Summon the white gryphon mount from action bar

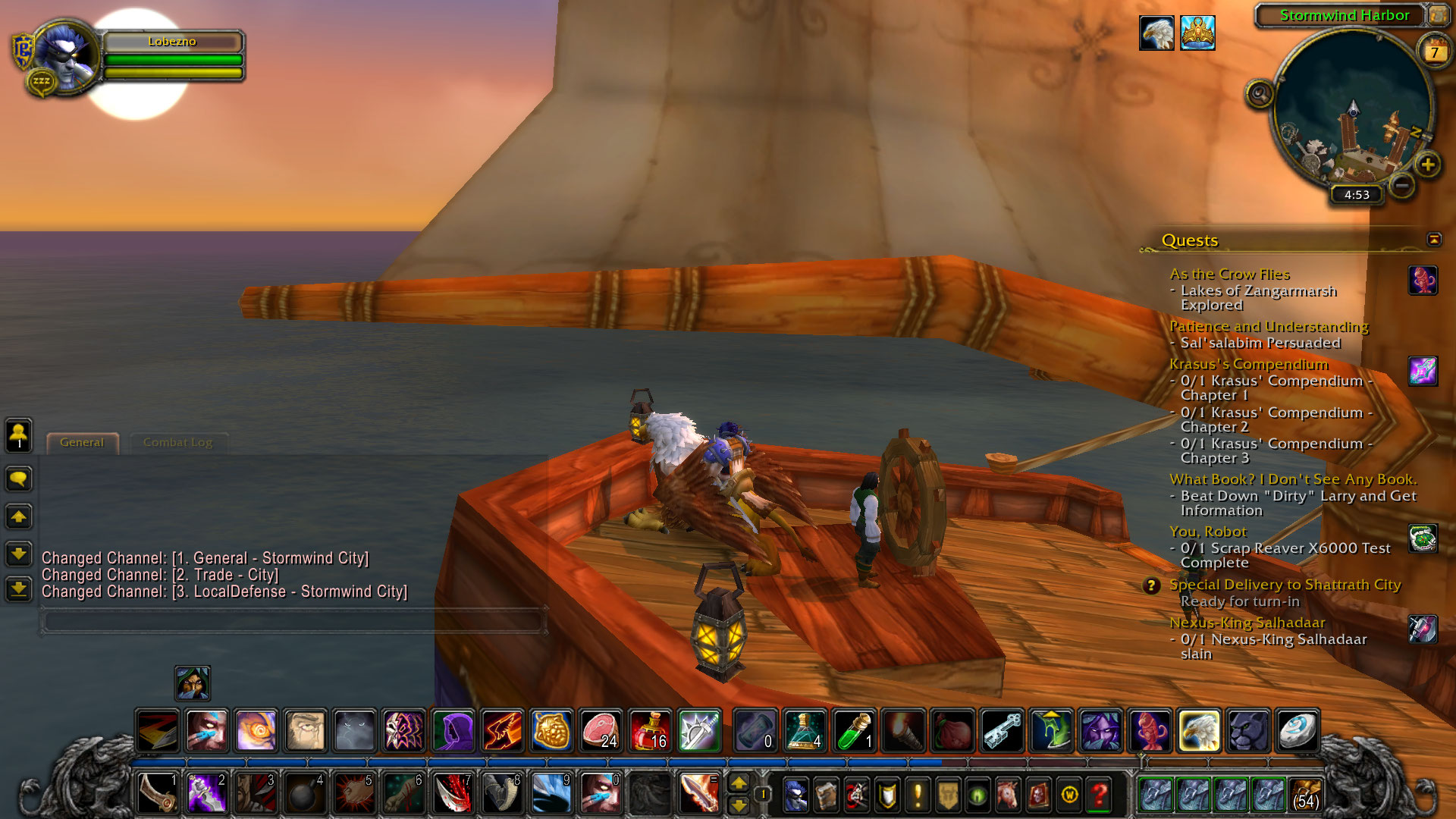(1199, 730)
